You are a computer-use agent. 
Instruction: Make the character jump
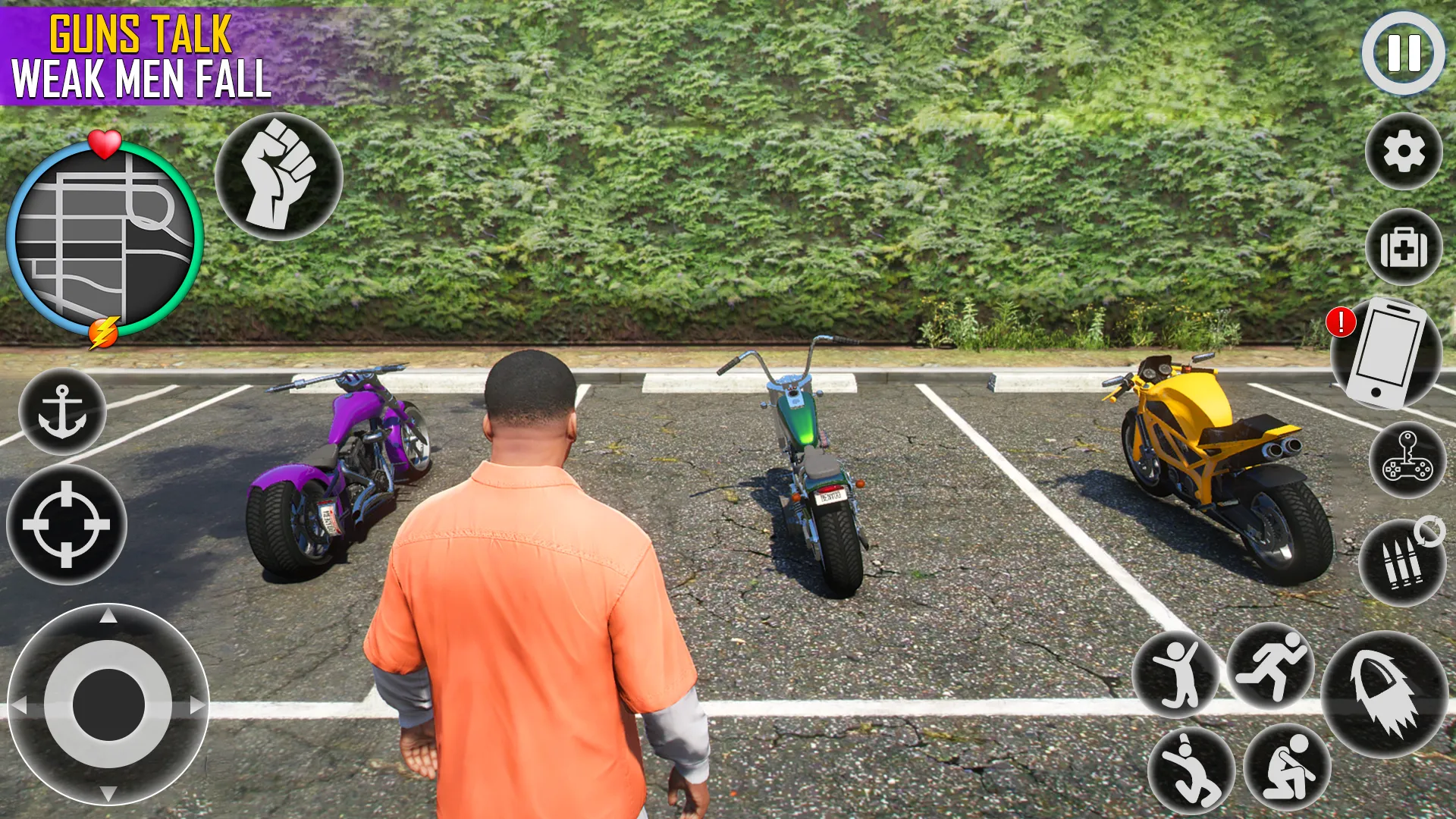coord(1176,674)
